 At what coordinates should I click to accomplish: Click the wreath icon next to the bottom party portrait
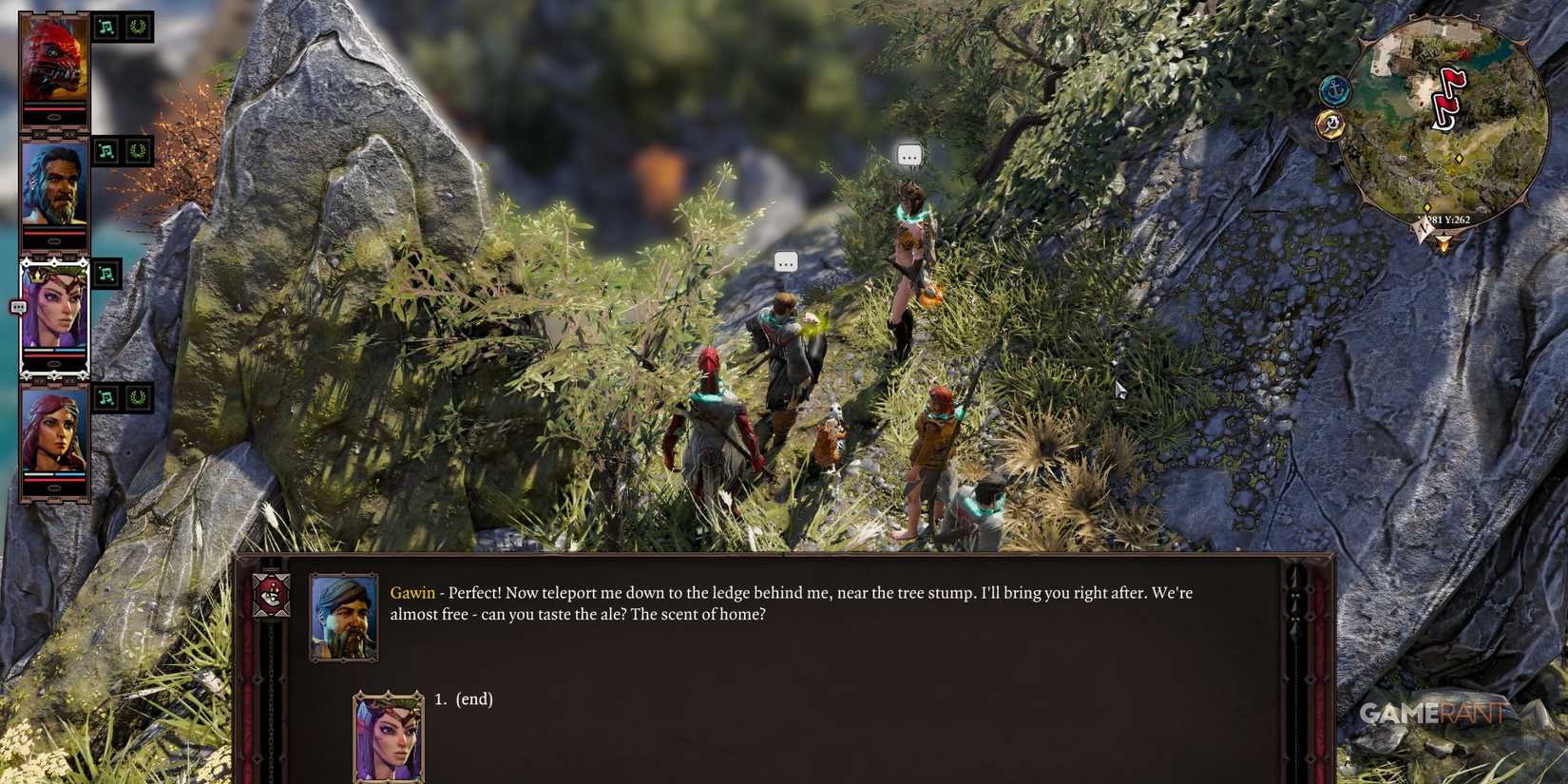point(141,397)
